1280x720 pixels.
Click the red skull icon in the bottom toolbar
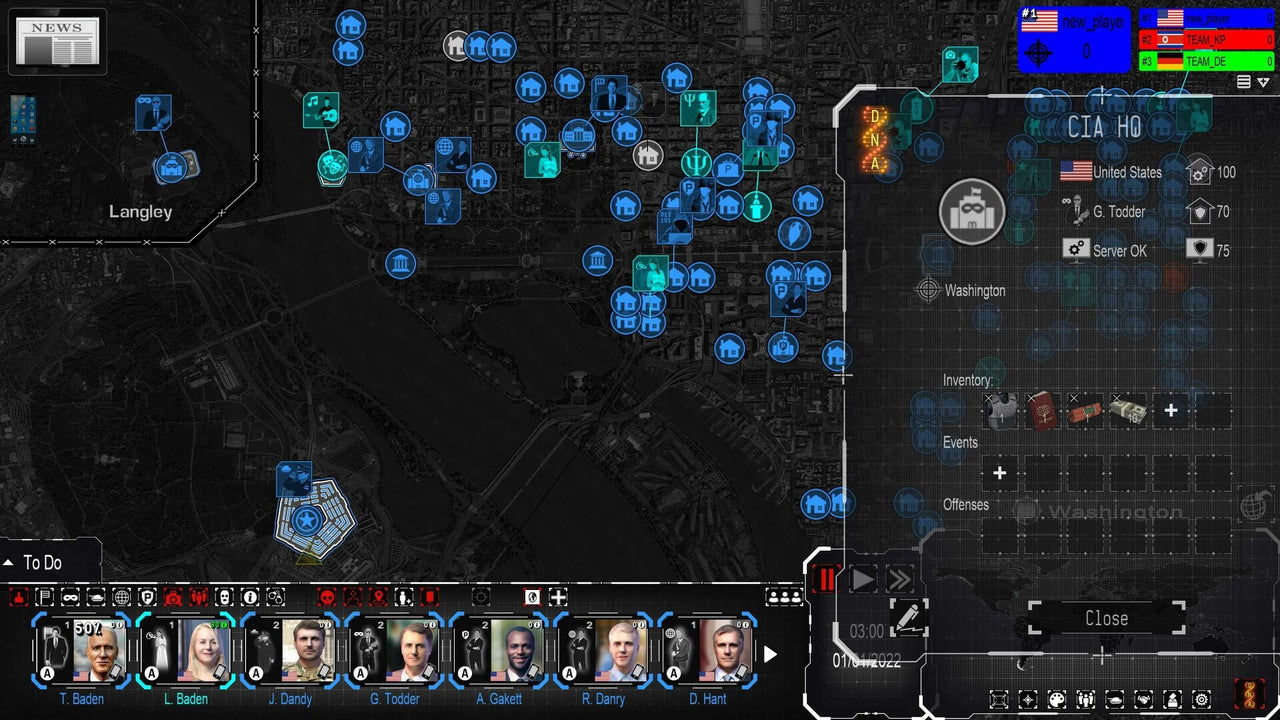coord(326,597)
